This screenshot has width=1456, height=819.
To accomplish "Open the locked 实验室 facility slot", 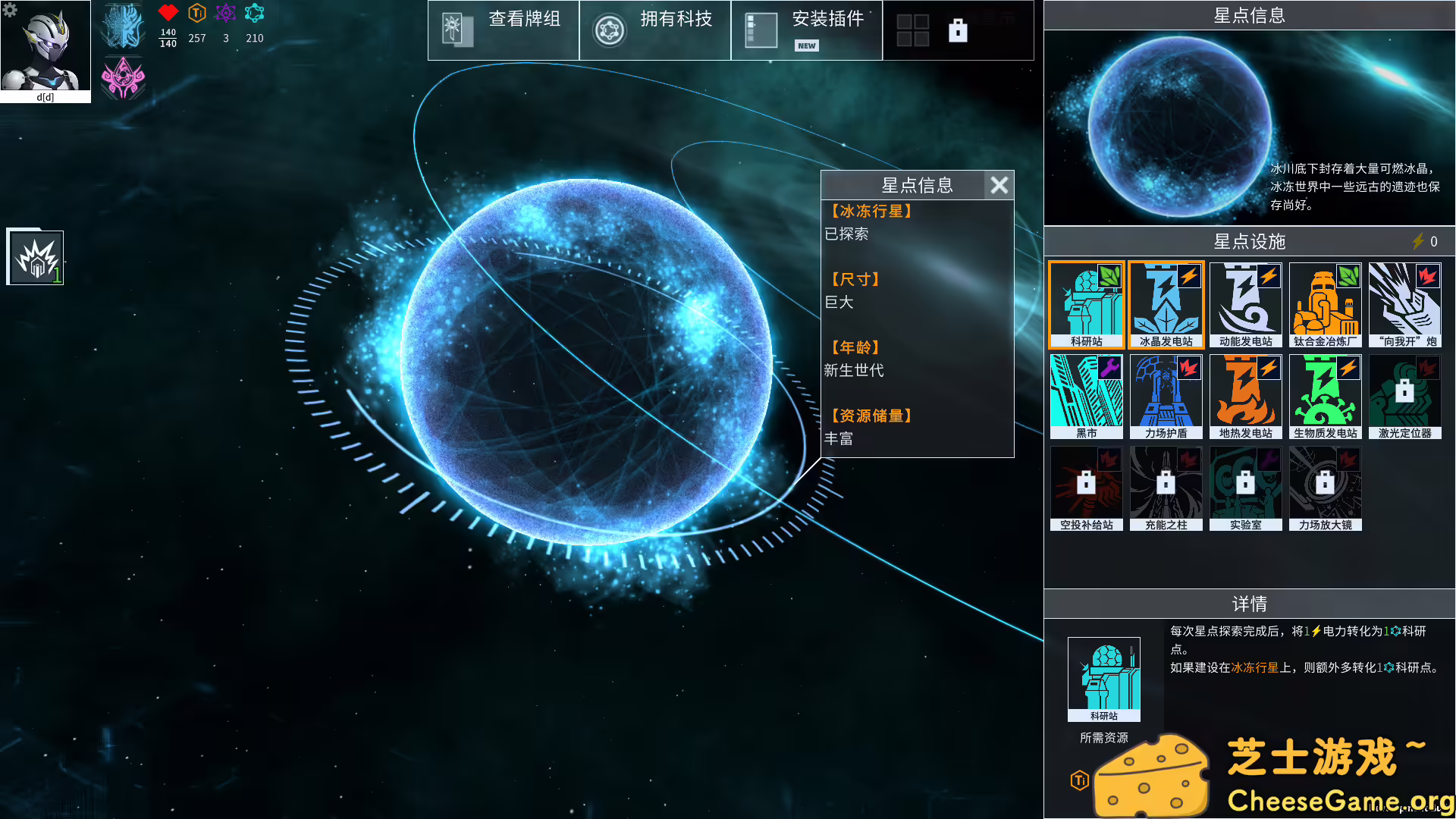I will point(1245,488).
